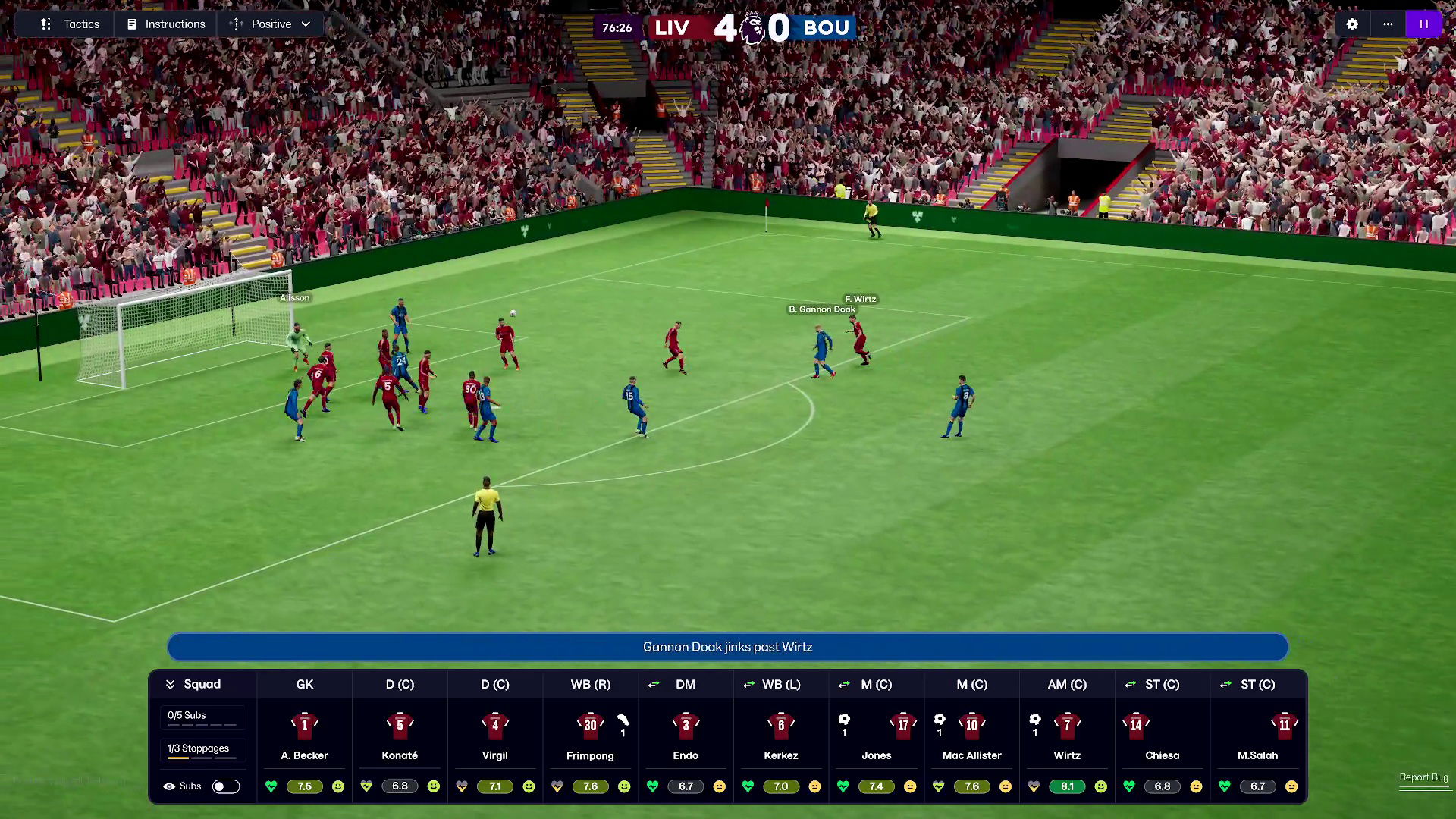Viewport: 1456px width, 819px height.
Task: Click M.Salah's morale emoji icon
Action: [x=1291, y=786]
